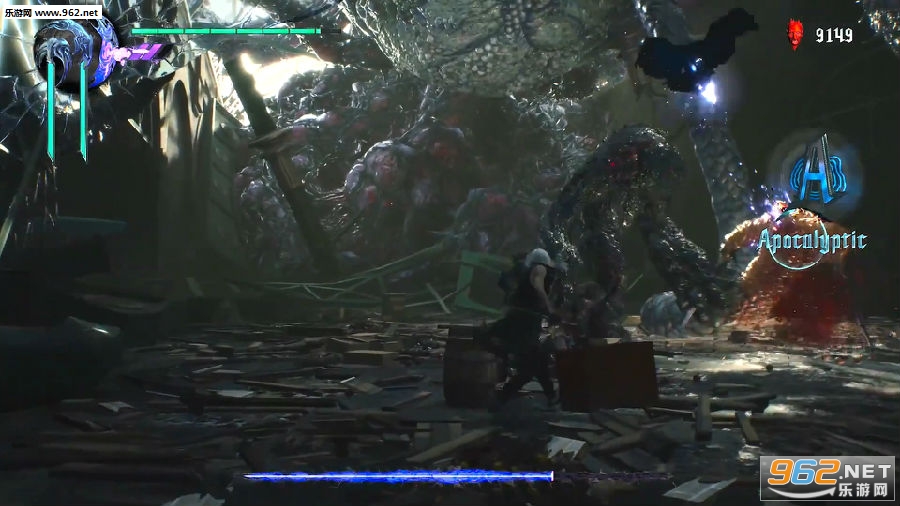Select the Apocalyptic style rank emblem
Image resolution: width=900 pixels, height=506 pixels.
click(814, 177)
